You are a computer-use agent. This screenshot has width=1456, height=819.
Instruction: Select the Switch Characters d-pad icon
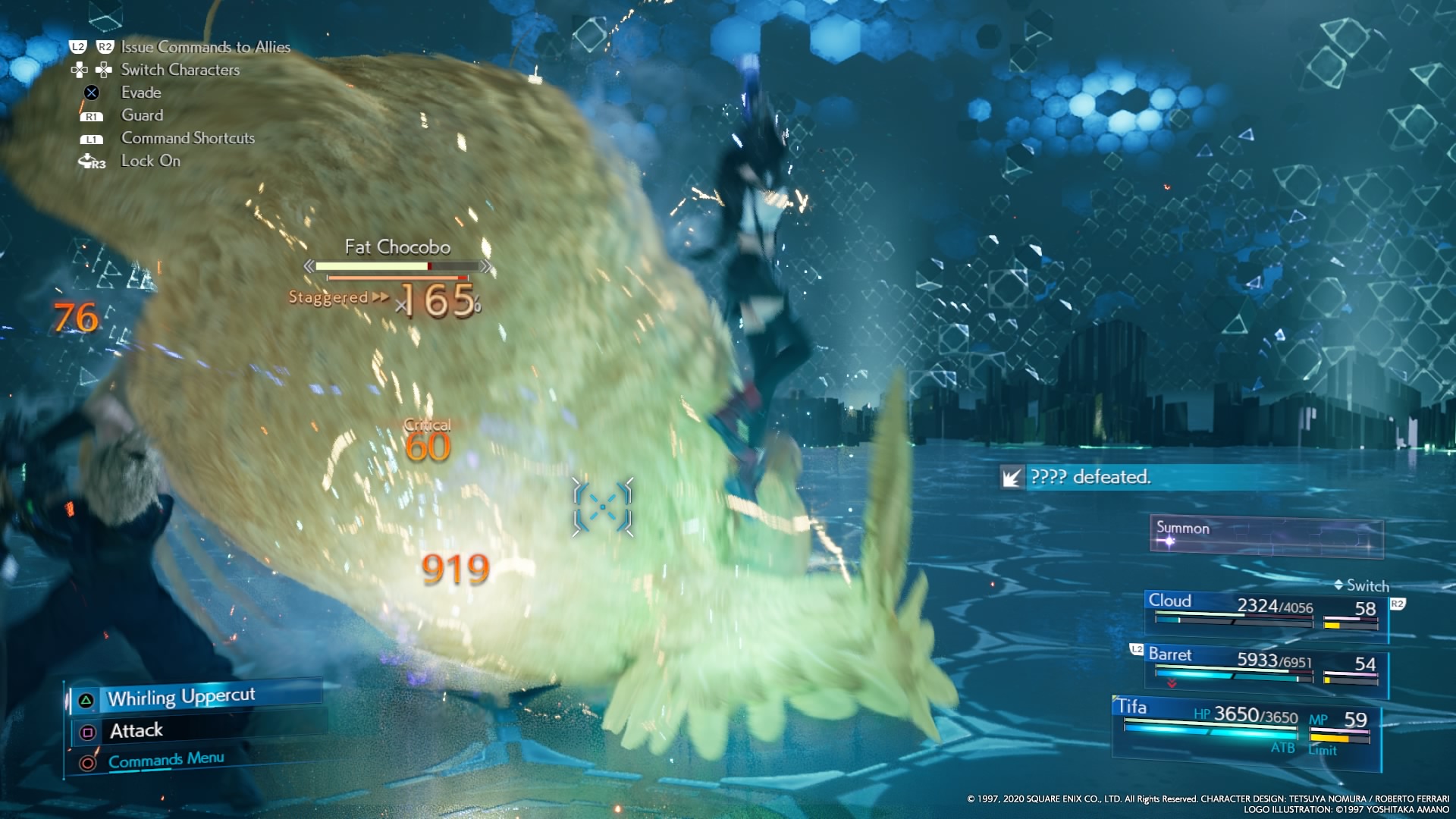93,70
